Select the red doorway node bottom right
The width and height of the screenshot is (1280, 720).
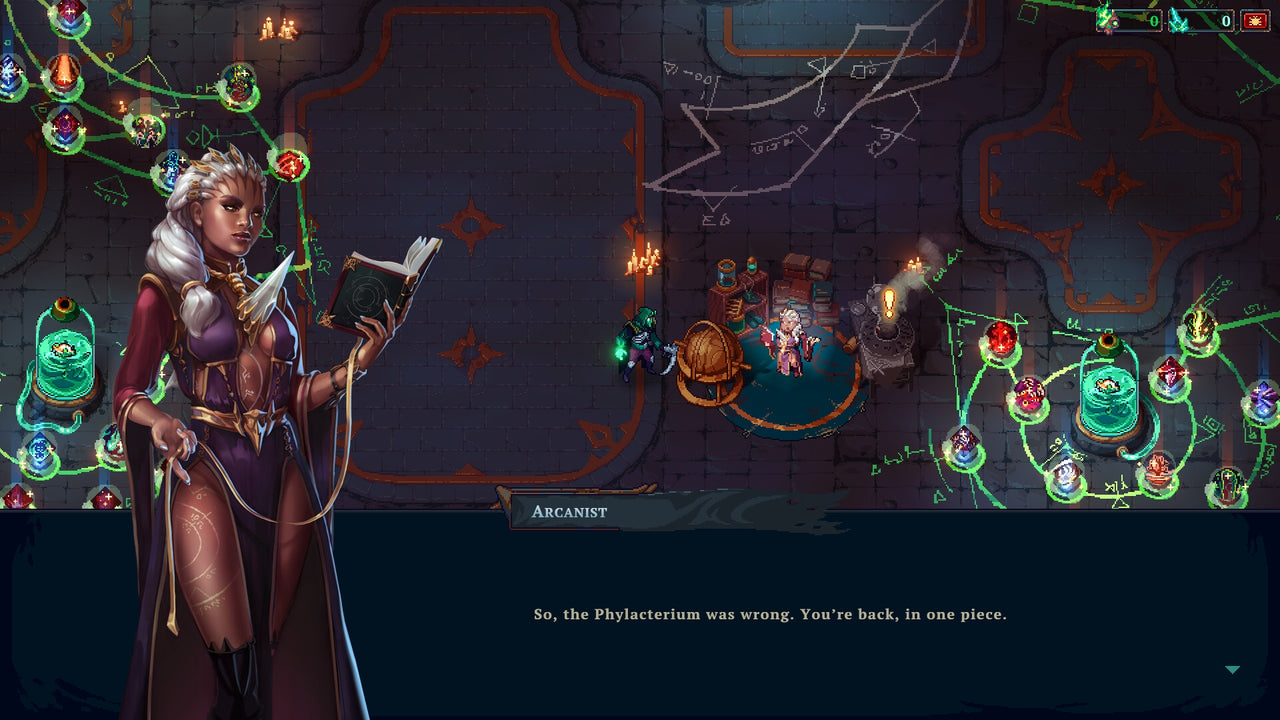pos(1227,488)
